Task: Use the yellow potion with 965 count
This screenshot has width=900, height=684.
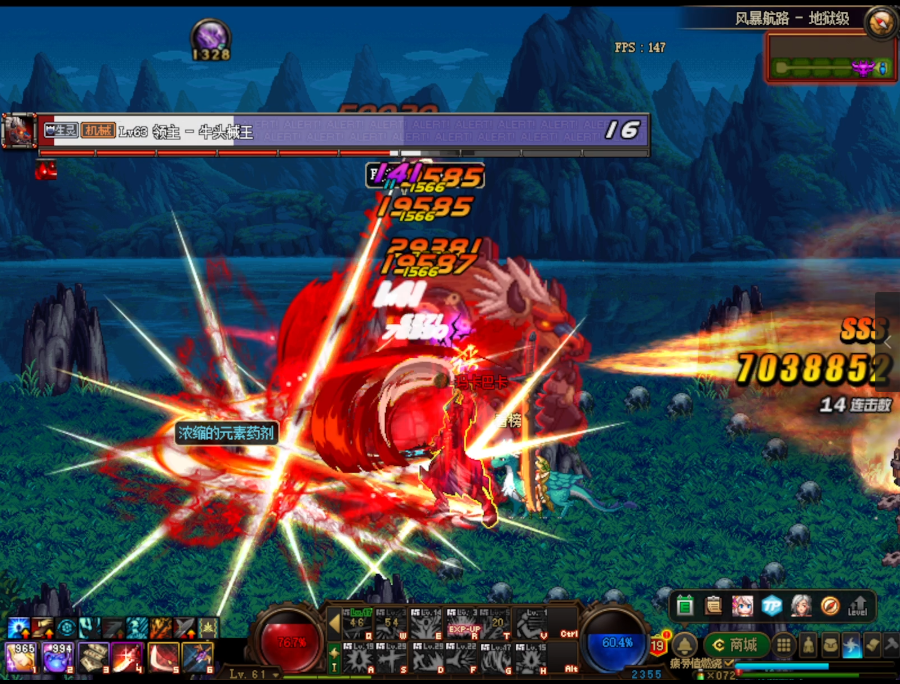Action: [x=22, y=657]
